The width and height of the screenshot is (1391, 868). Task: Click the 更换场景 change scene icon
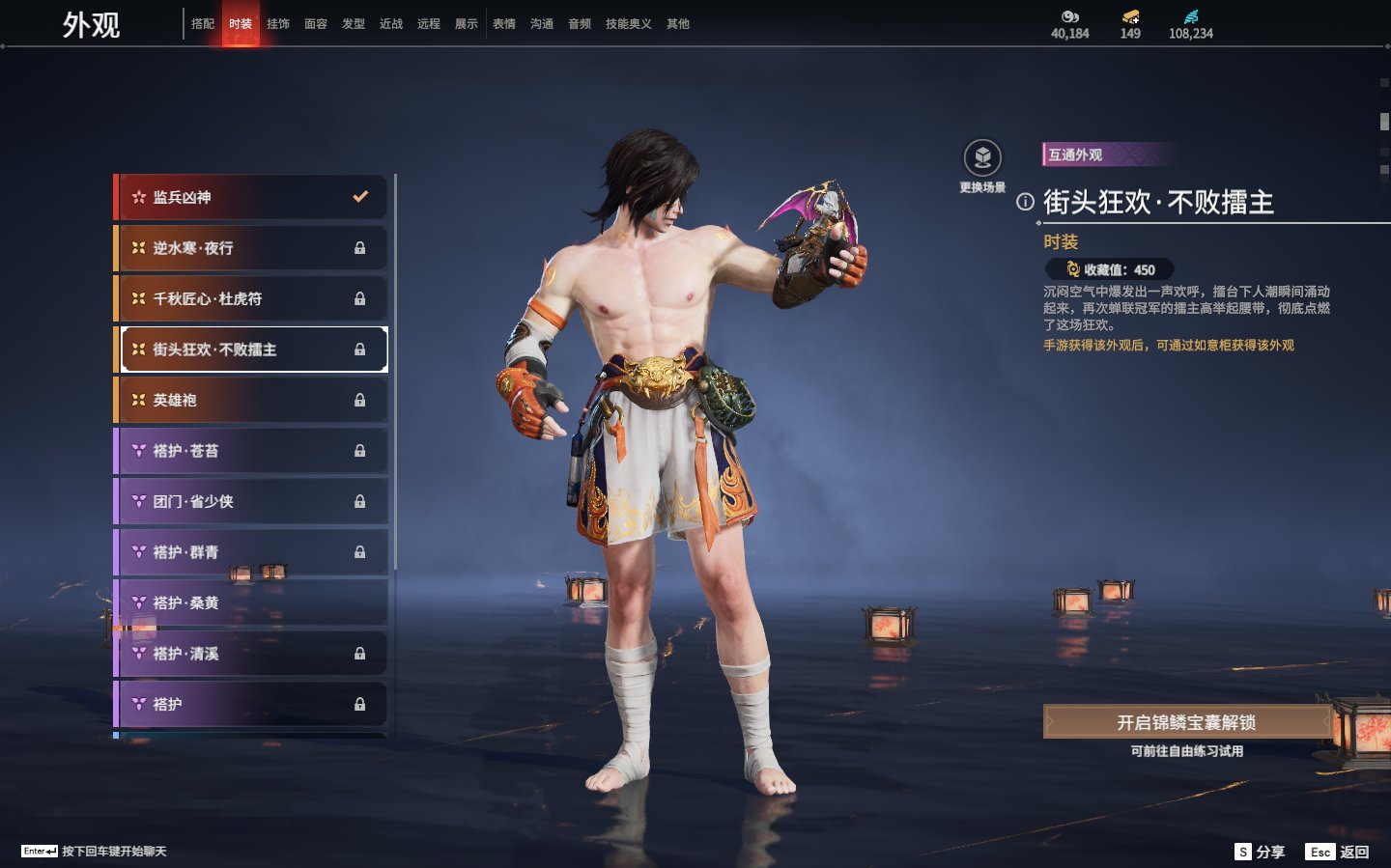pos(982,158)
